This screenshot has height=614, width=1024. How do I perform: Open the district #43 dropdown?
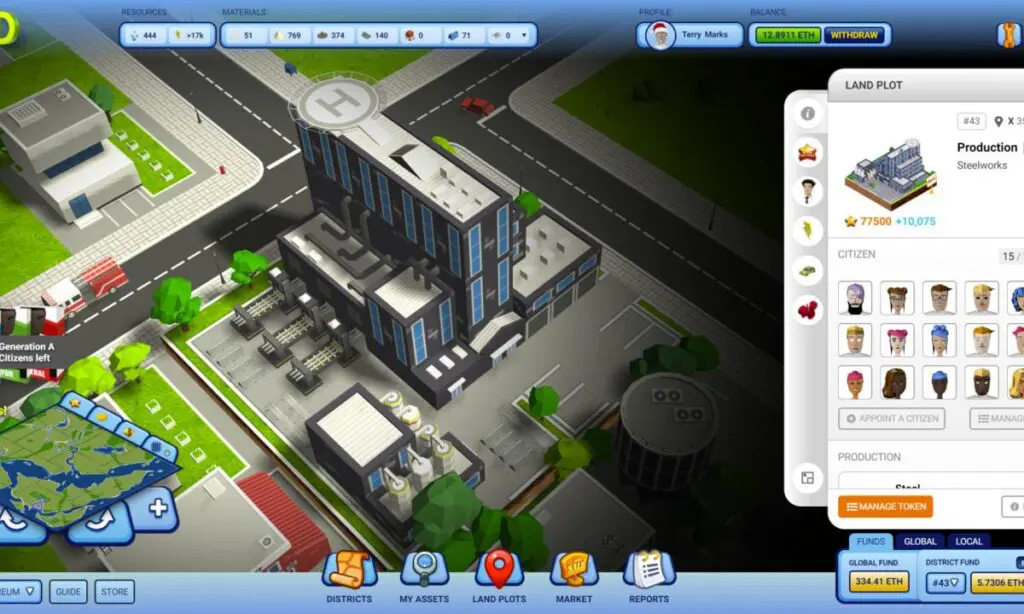pos(945,583)
